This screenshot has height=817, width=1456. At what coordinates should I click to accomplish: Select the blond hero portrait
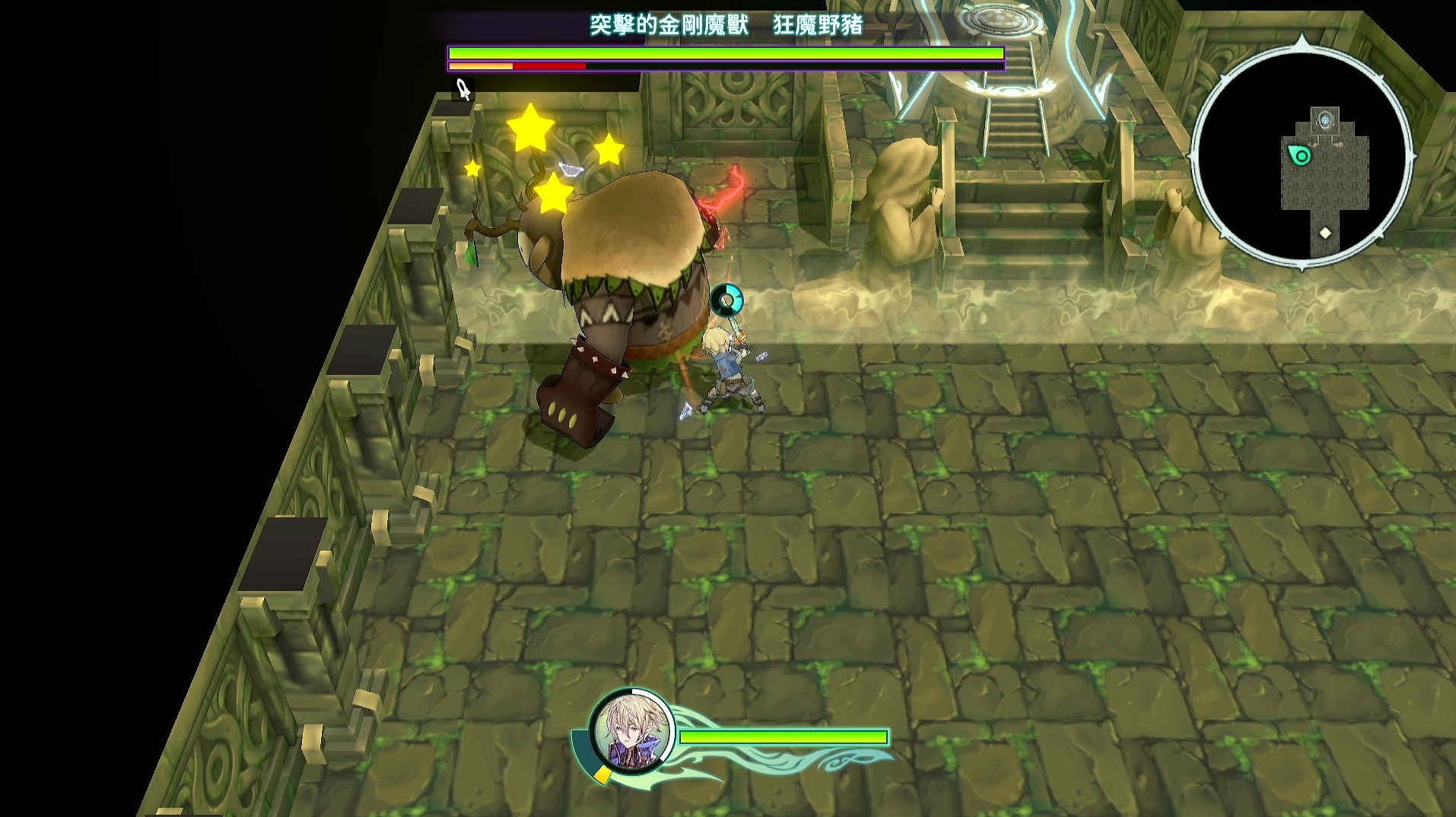tap(631, 732)
